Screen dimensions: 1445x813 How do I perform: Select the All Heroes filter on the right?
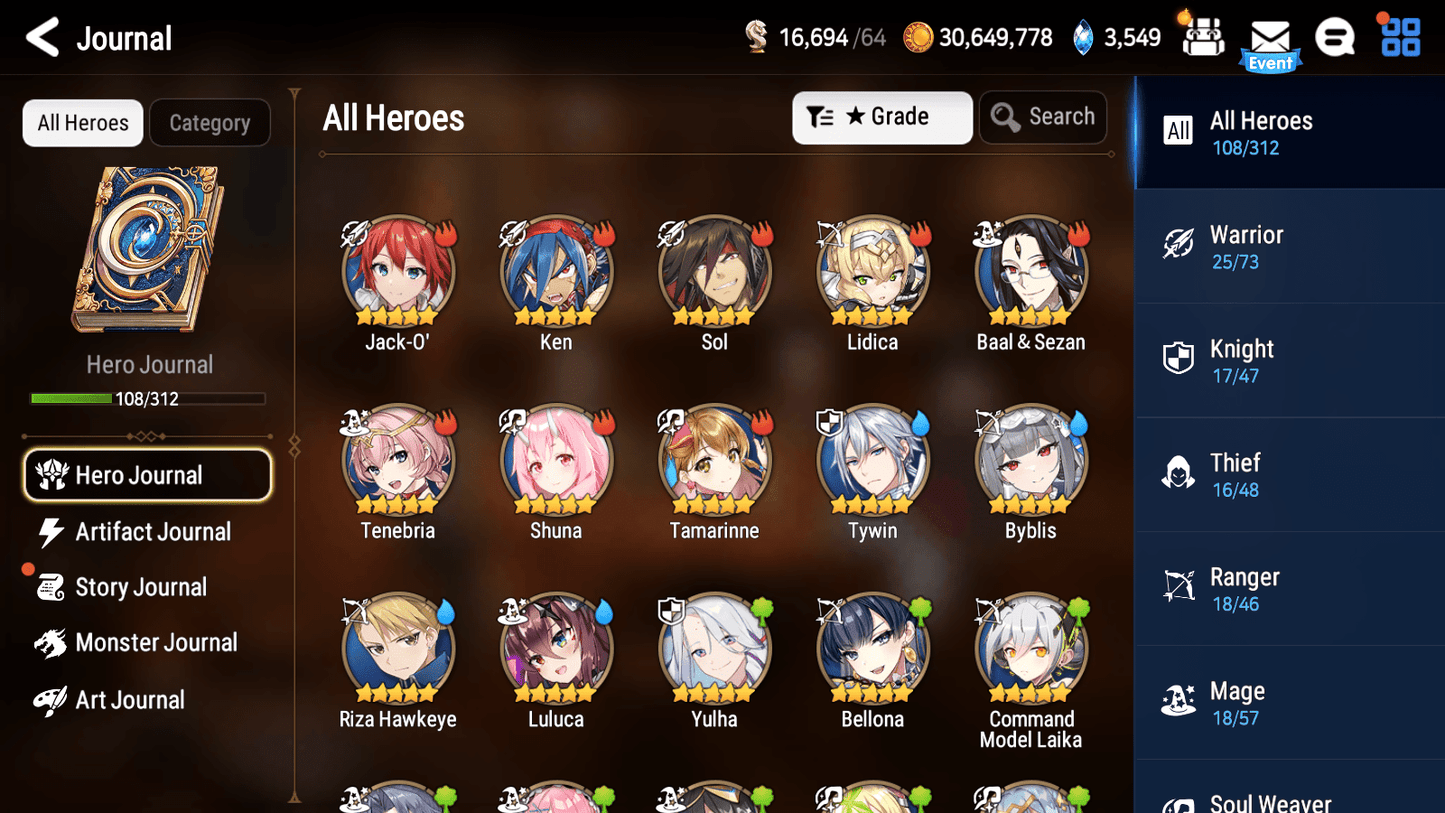click(x=1289, y=131)
